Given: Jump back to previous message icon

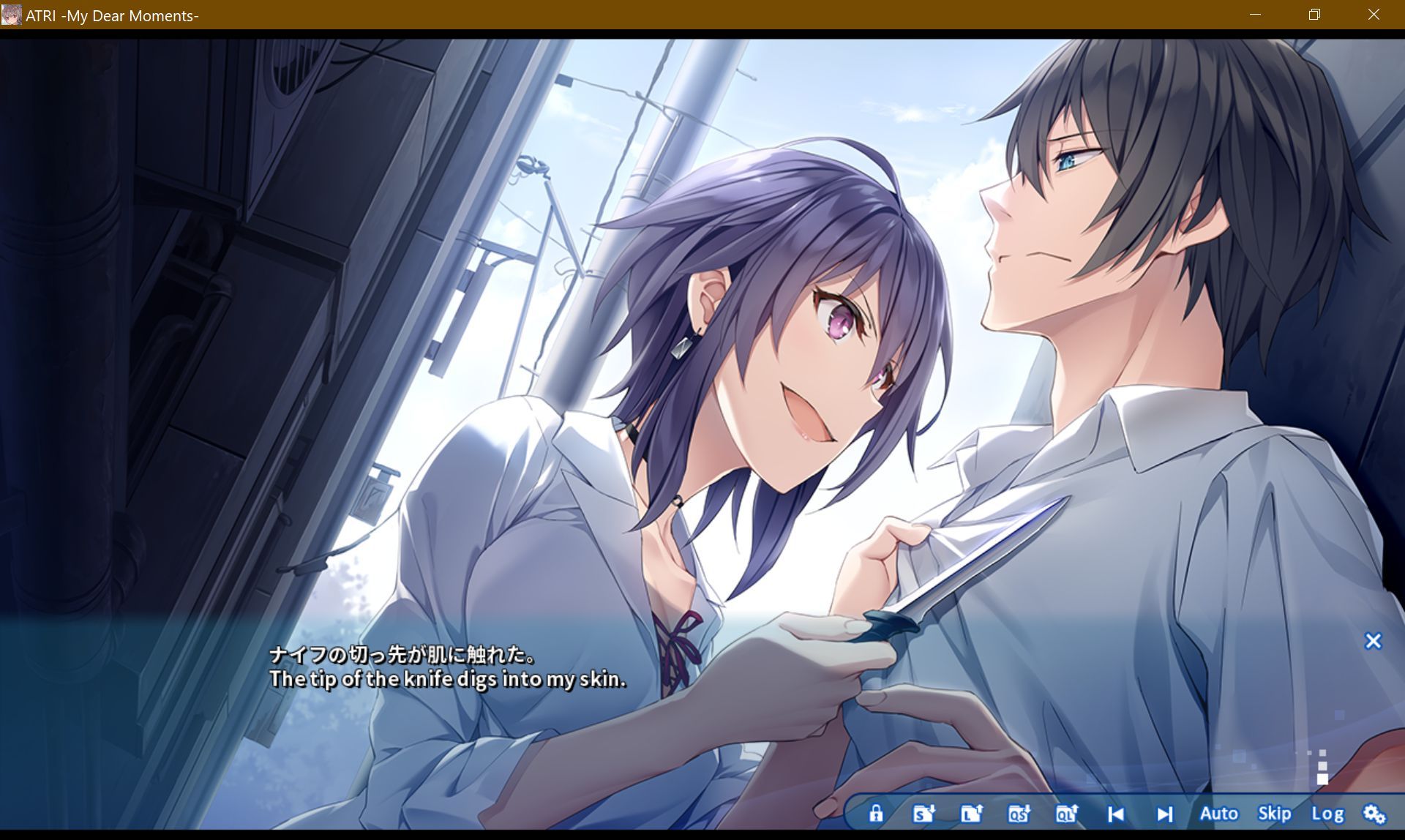Looking at the screenshot, I should click(x=1114, y=813).
